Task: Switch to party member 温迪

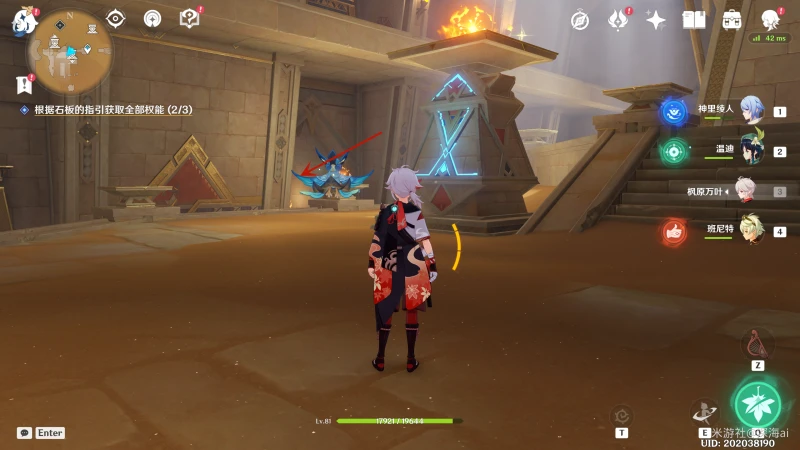Action: pos(745,150)
